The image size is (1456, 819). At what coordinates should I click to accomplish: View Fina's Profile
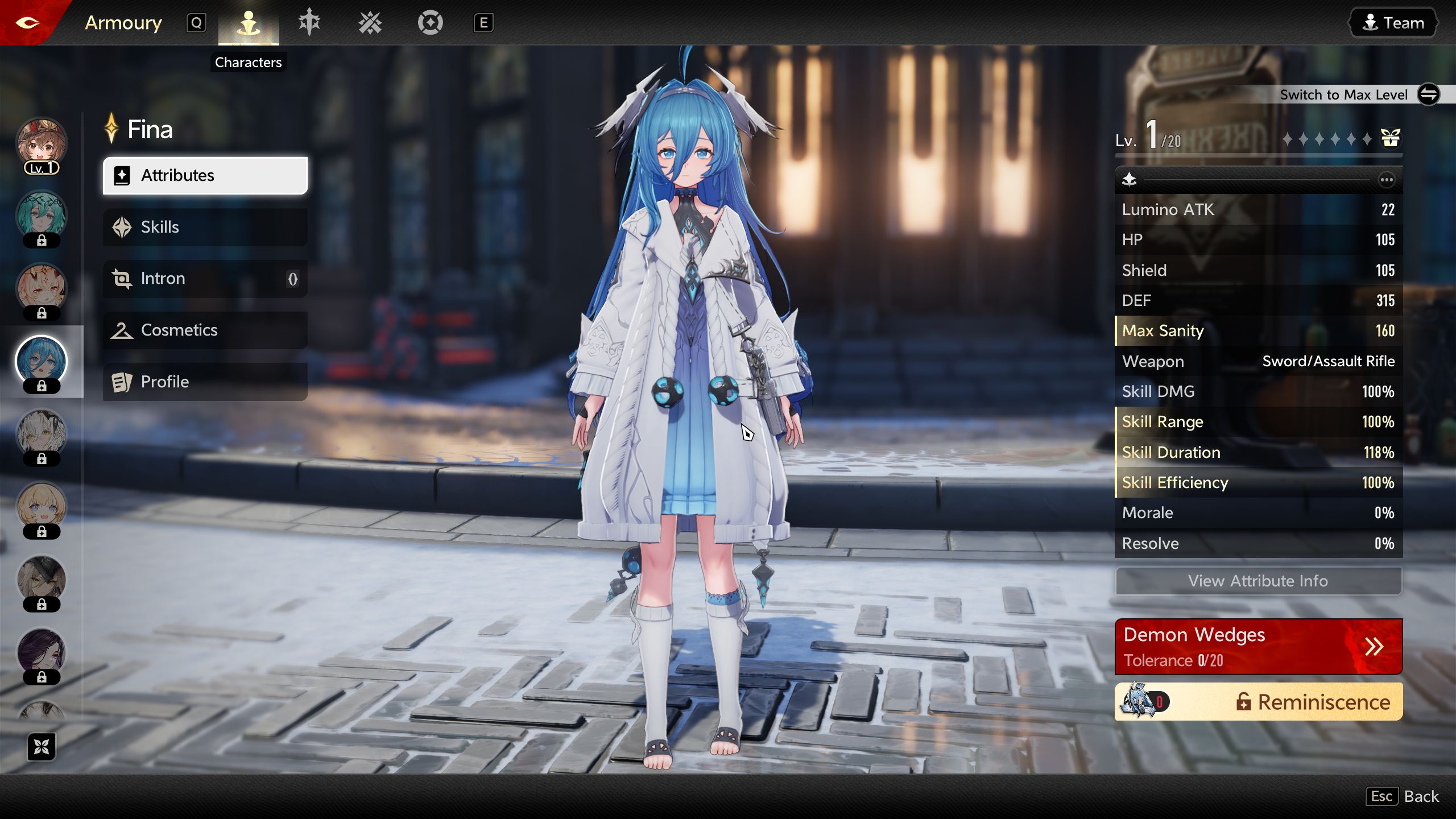point(205,382)
